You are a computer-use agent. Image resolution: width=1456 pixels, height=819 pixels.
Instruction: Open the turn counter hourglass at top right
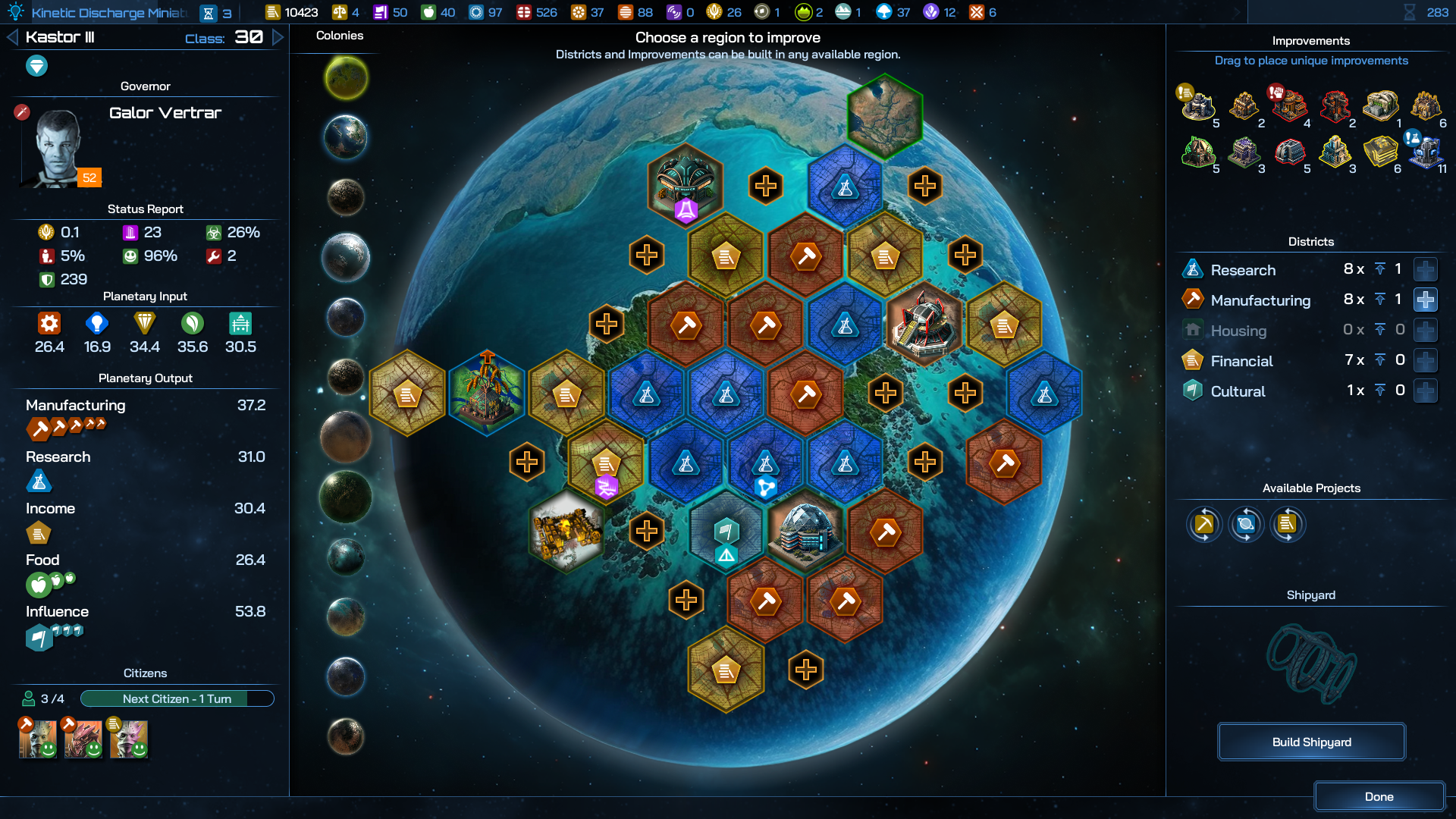point(1410,12)
